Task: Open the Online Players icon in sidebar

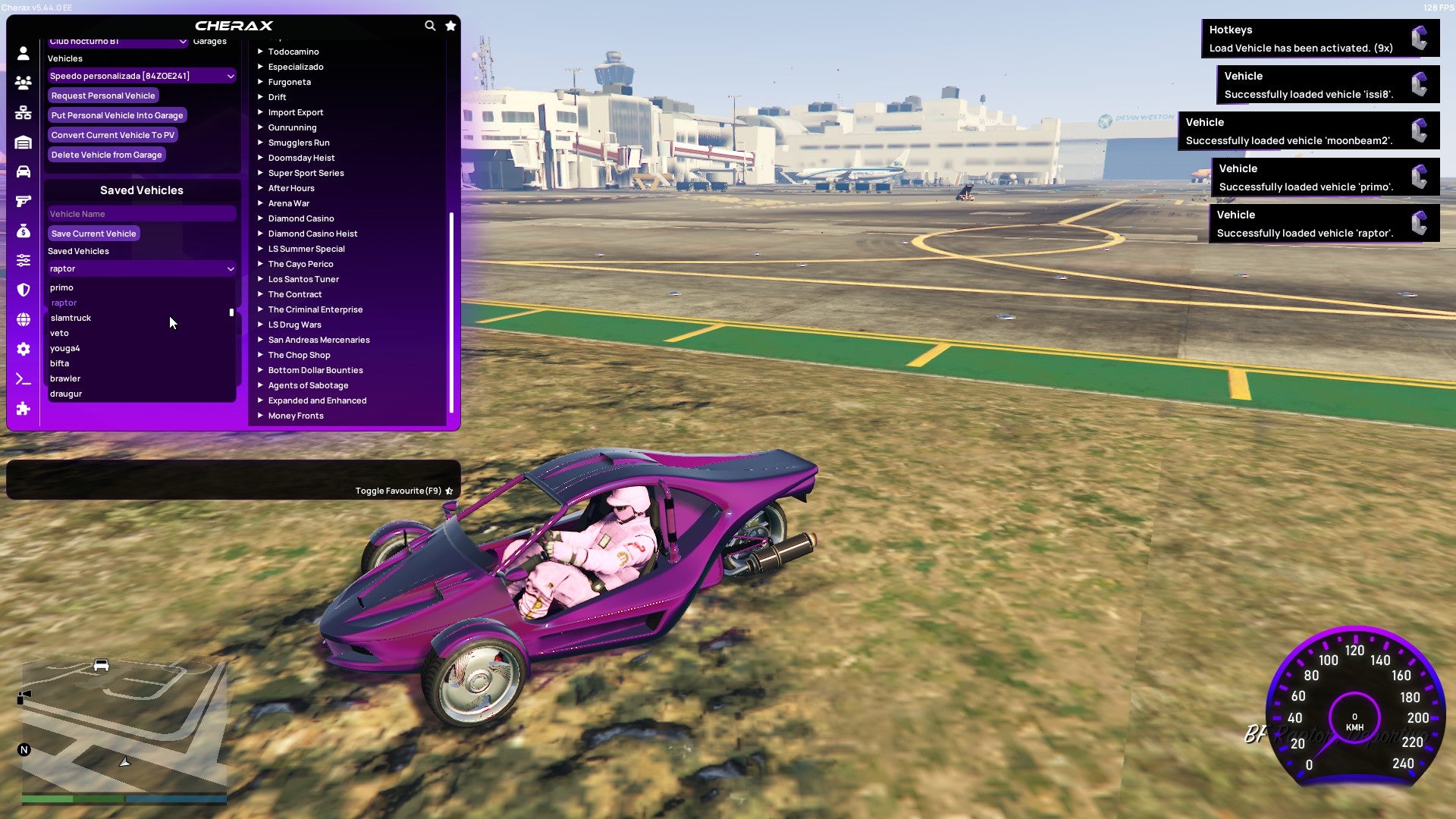Action: 23,83
